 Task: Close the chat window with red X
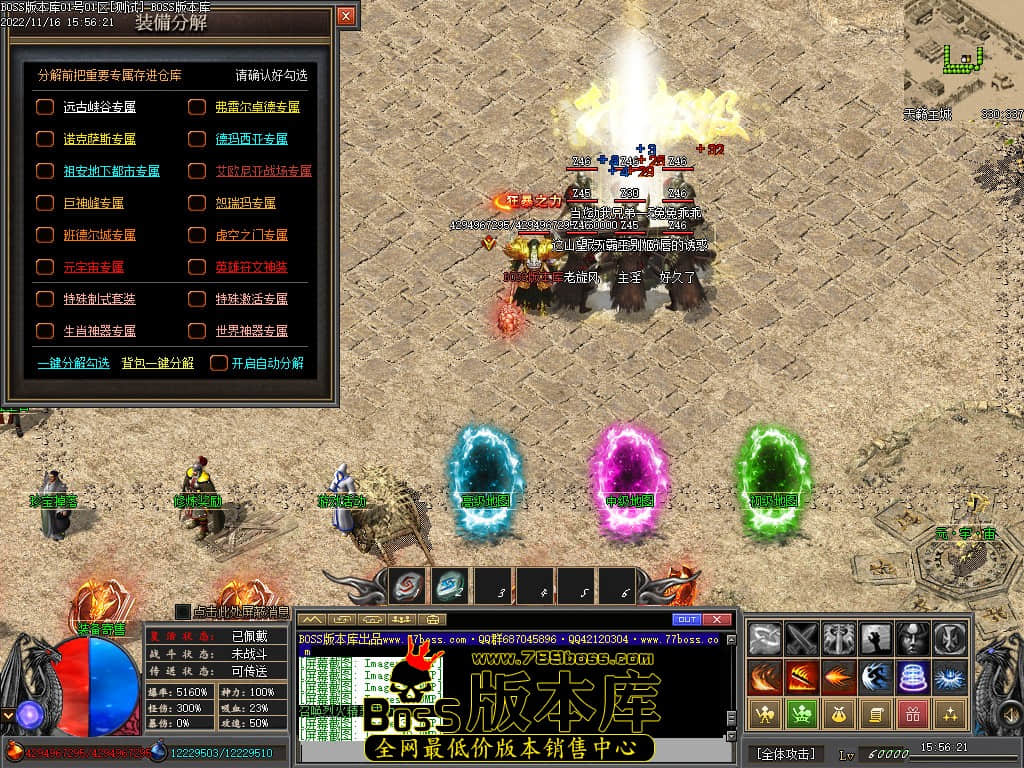point(716,620)
